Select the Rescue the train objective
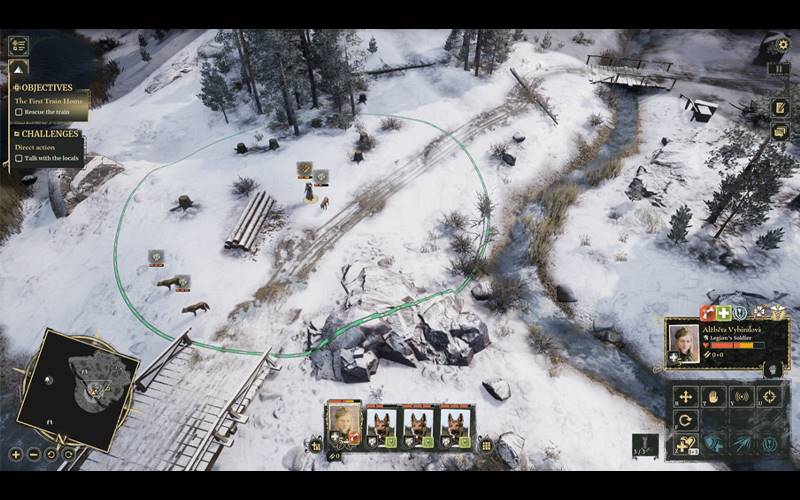Screen dimensions: 800x500 click(19, 112)
